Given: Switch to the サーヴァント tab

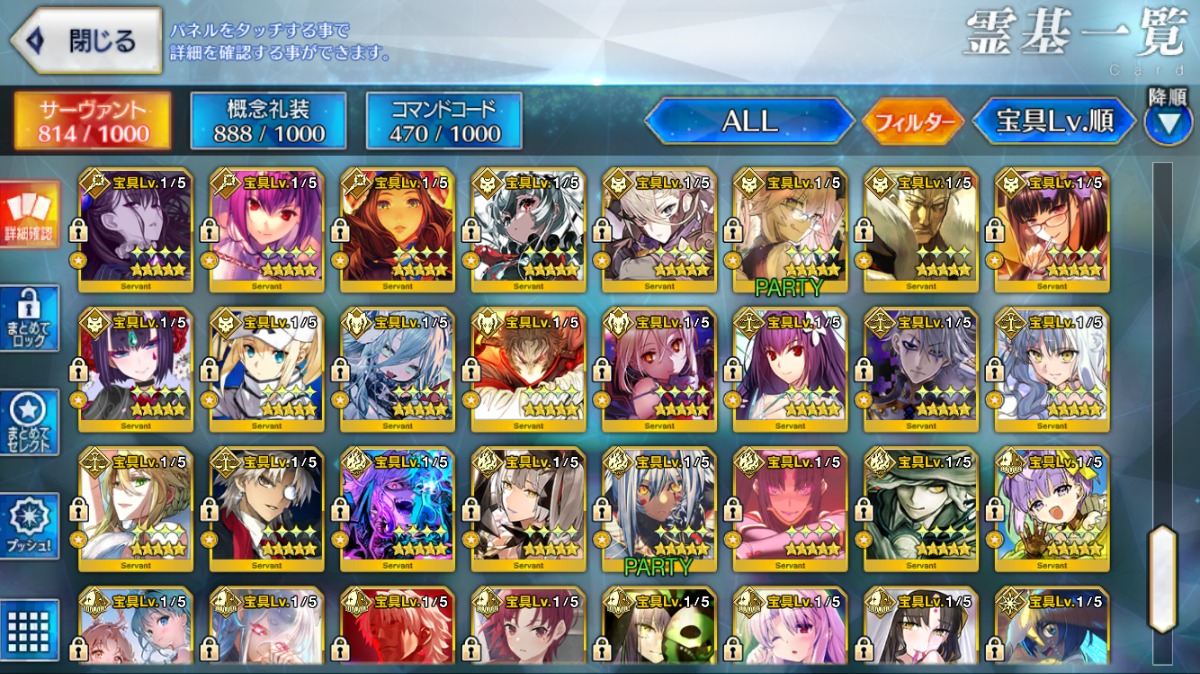Looking at the screenshot, I should [92, 121].
